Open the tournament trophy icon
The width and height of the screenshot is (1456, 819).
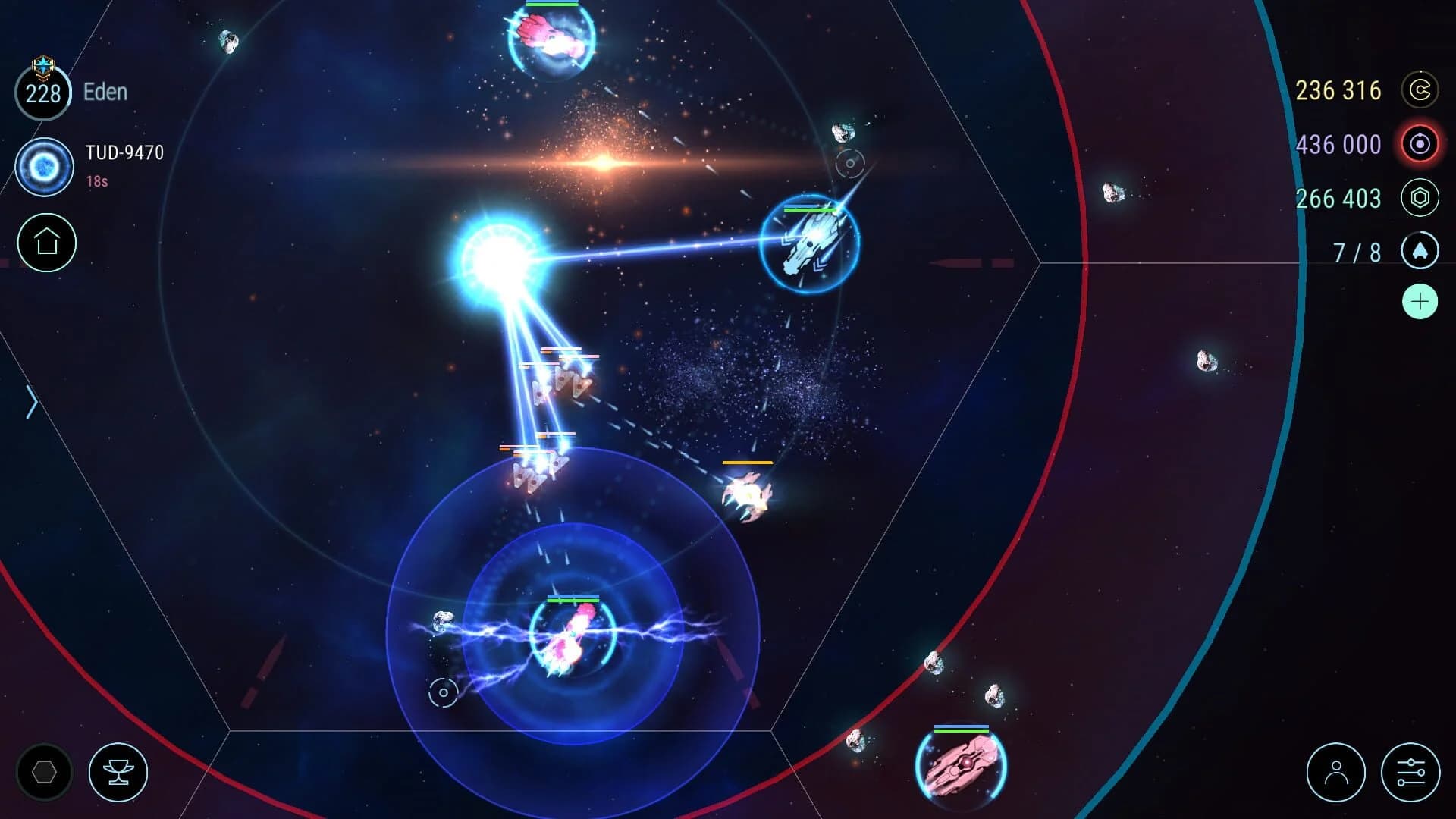pyautogui.click(x=118, y=771)
